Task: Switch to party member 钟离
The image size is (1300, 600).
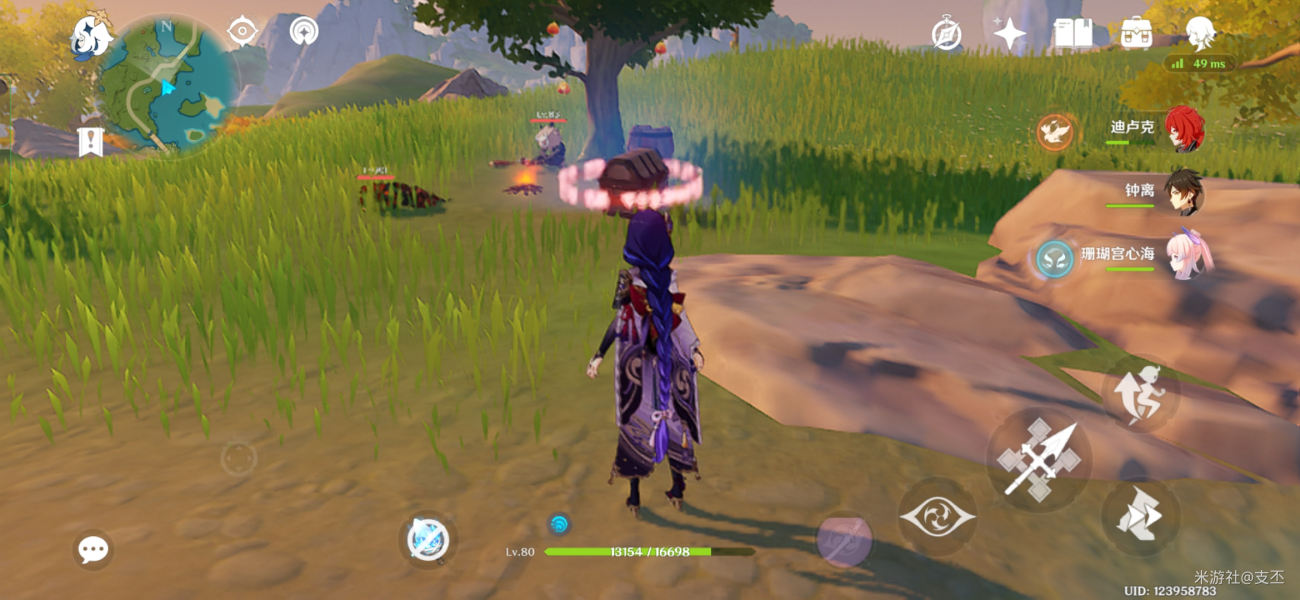Action: [1184, 191]
